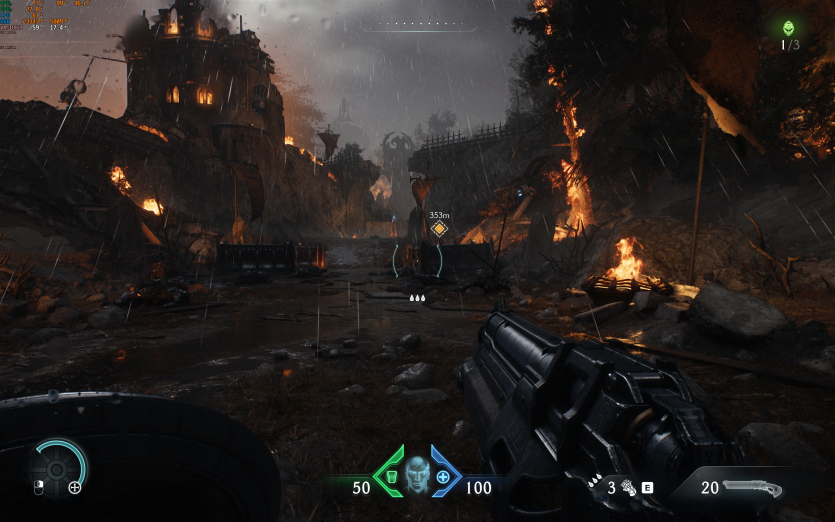
Task: Select the green extra-life helmet icon
Action: tap(790, 28)
